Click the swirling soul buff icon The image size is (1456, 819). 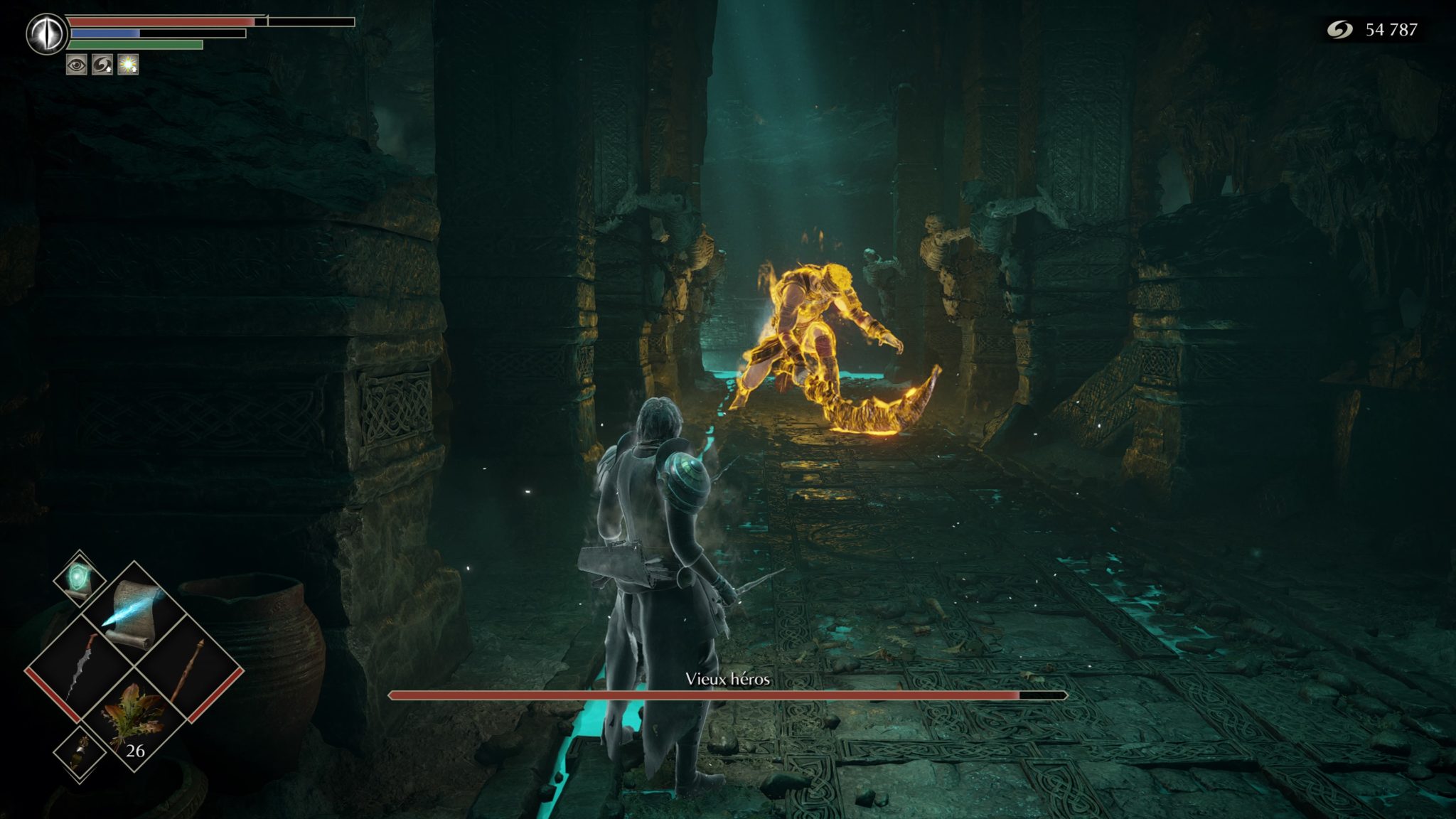(x=102, y=65)
